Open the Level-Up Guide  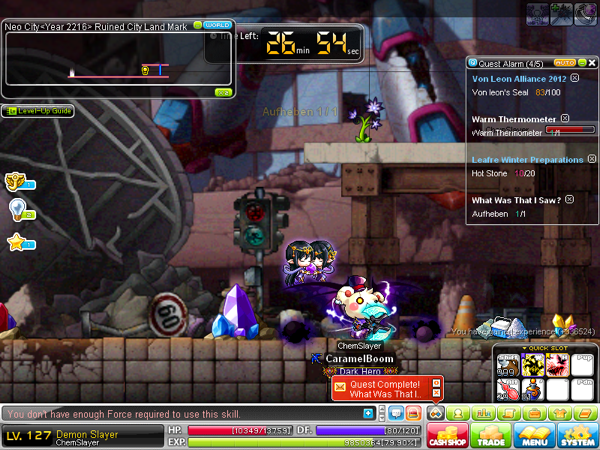click(38, 111)
